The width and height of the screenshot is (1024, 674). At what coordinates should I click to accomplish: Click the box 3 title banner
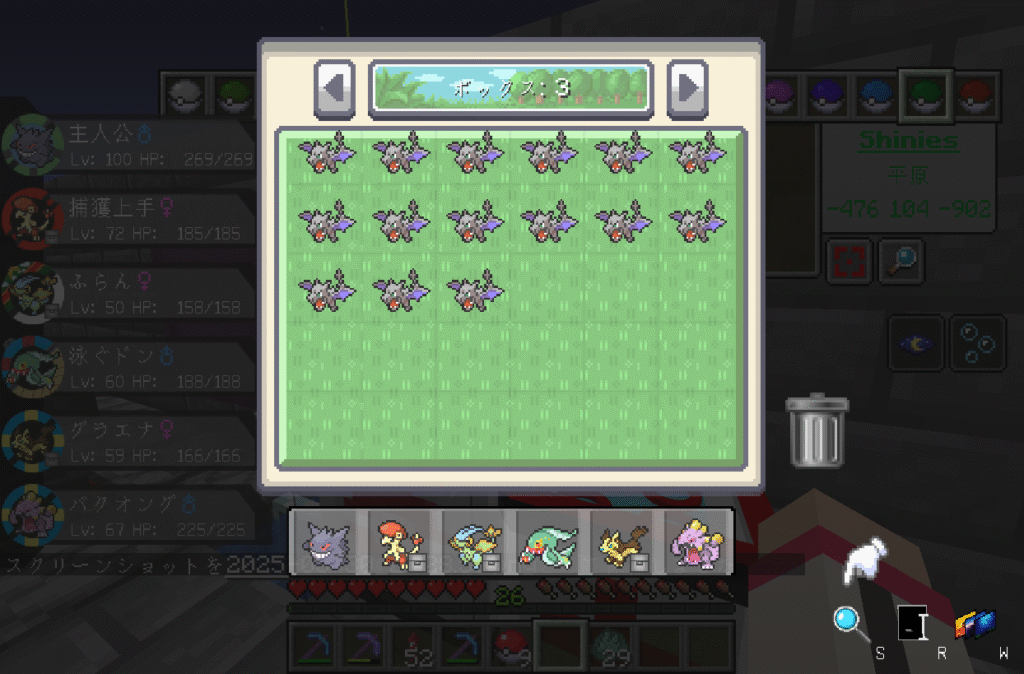[511, 88]
